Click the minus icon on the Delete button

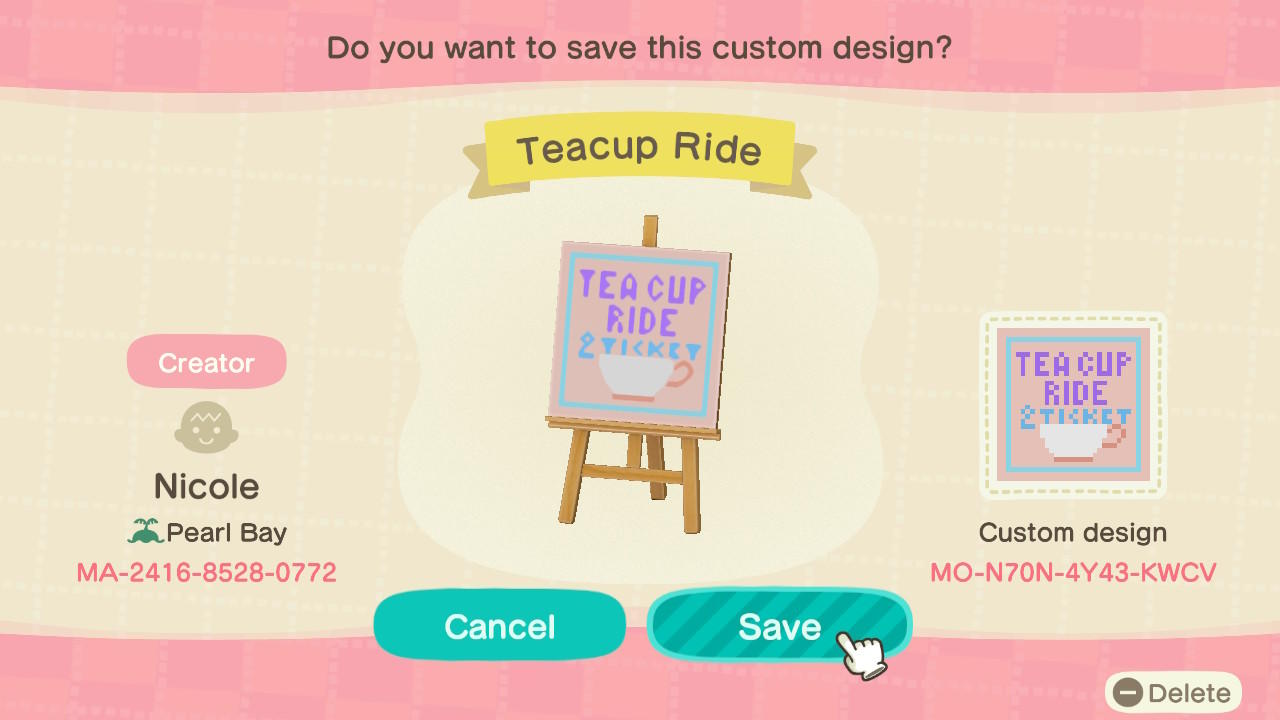[1130, 692]
